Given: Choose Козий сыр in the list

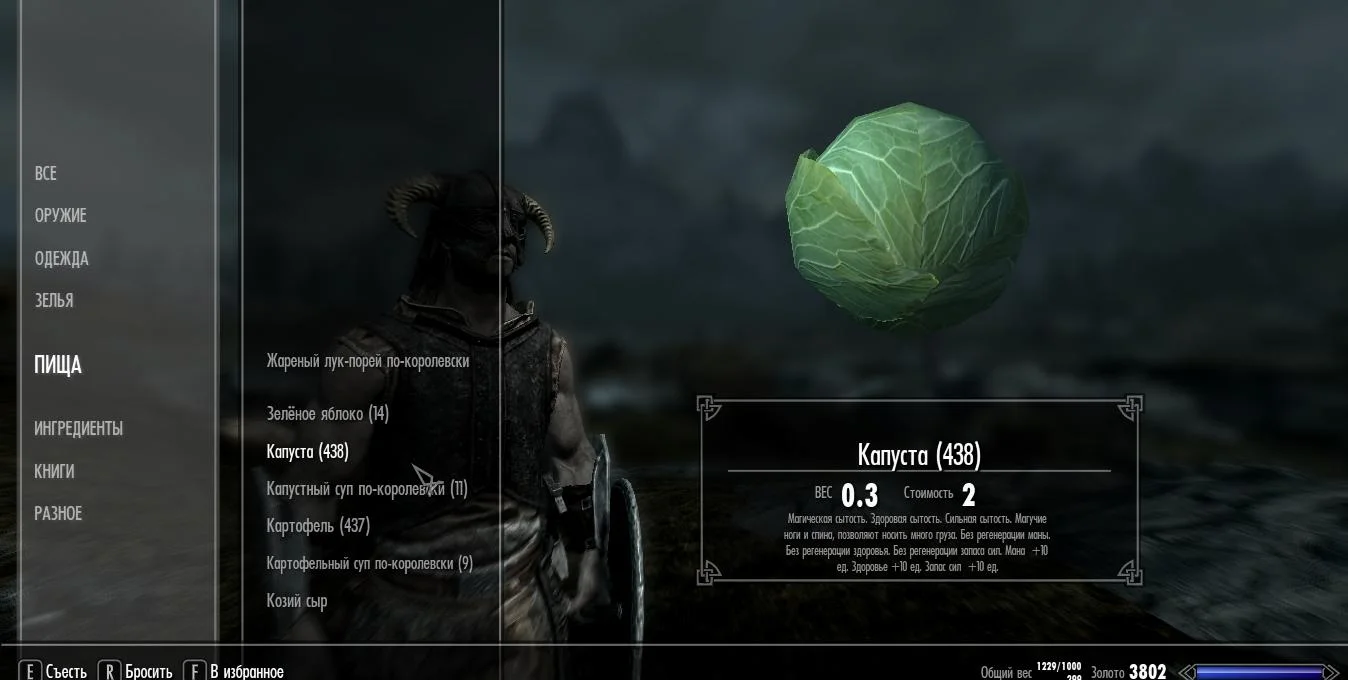Looking at the screenshot, I should tap(297, 601).
